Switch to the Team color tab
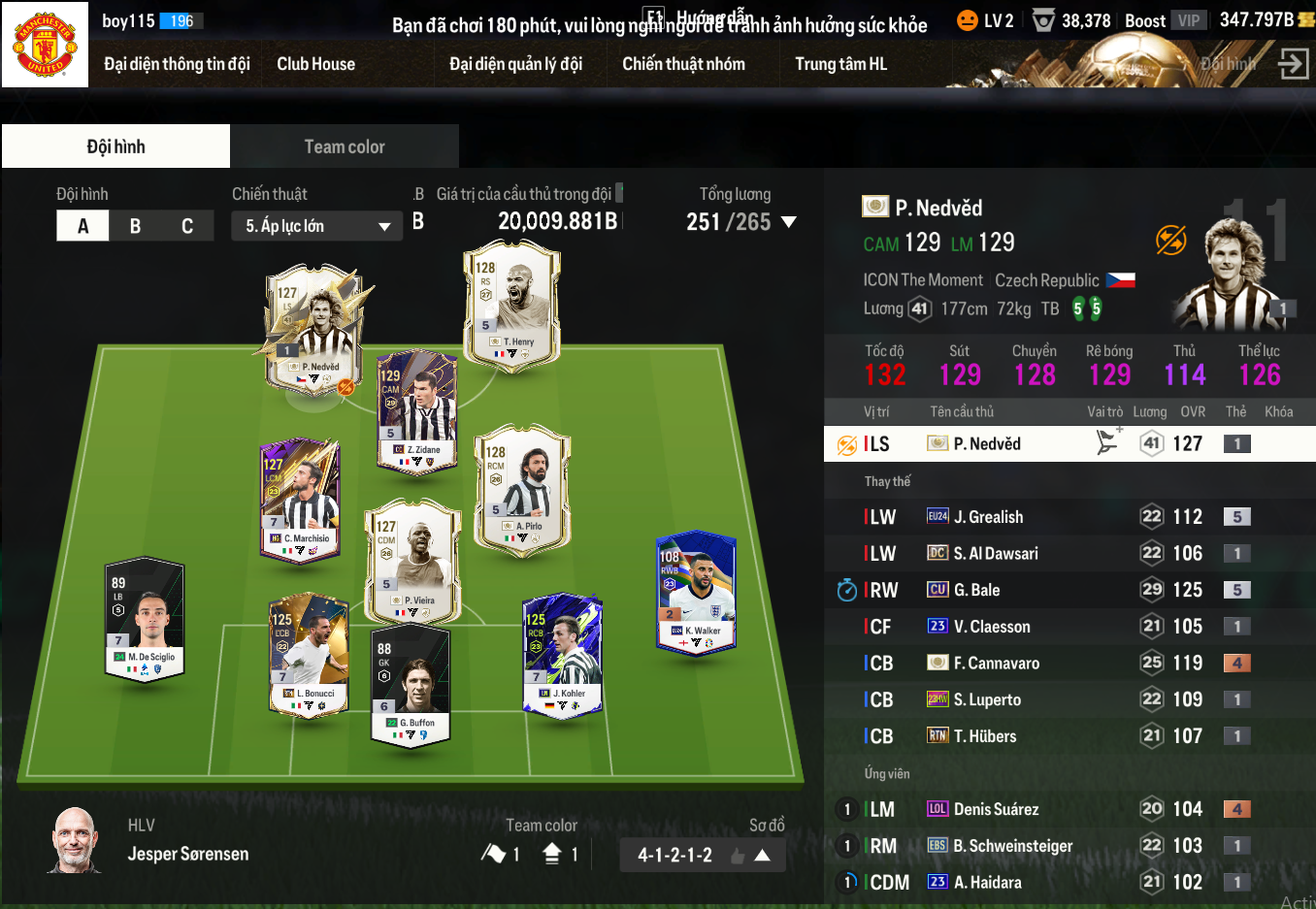1316x909 pixels. coord(345,146)
